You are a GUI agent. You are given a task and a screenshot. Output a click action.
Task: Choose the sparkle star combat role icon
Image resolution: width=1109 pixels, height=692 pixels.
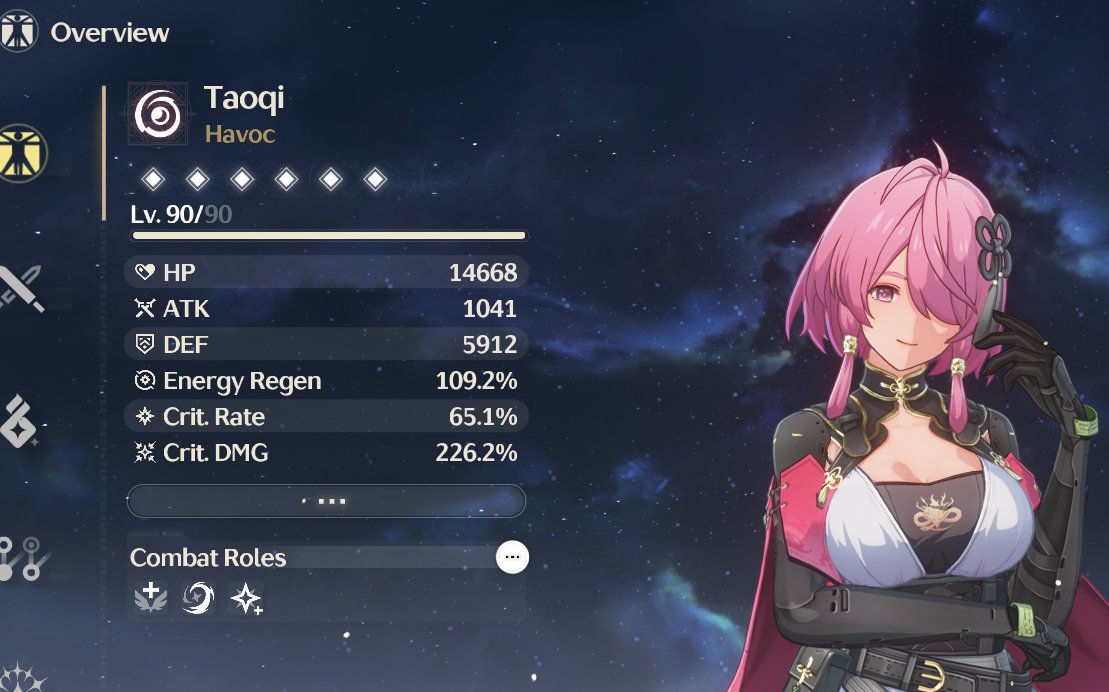pos(245,599)
